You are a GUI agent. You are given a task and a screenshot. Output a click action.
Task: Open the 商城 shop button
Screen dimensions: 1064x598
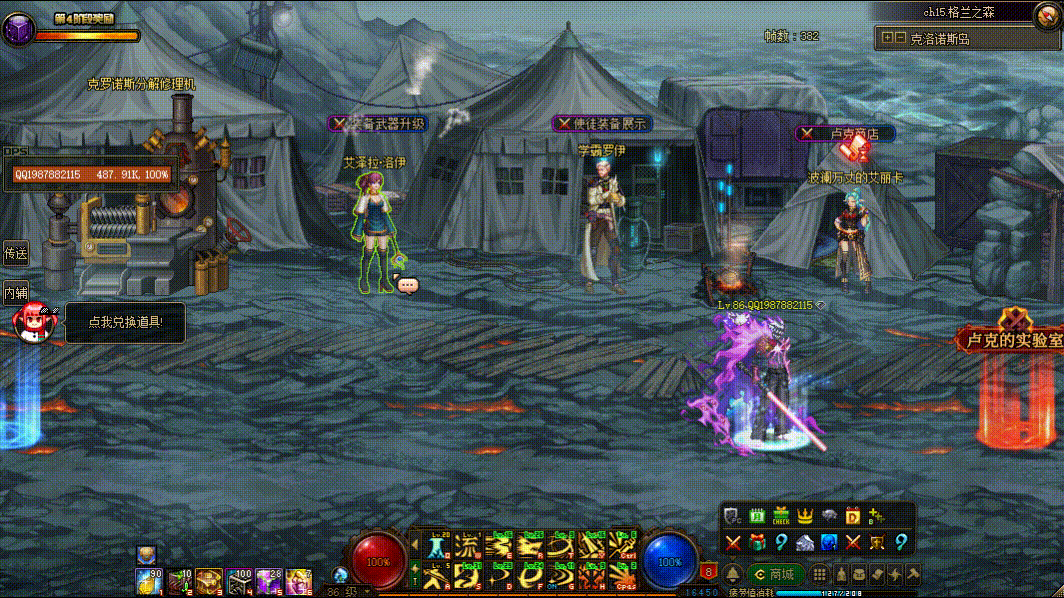click(x=775, y=574)
